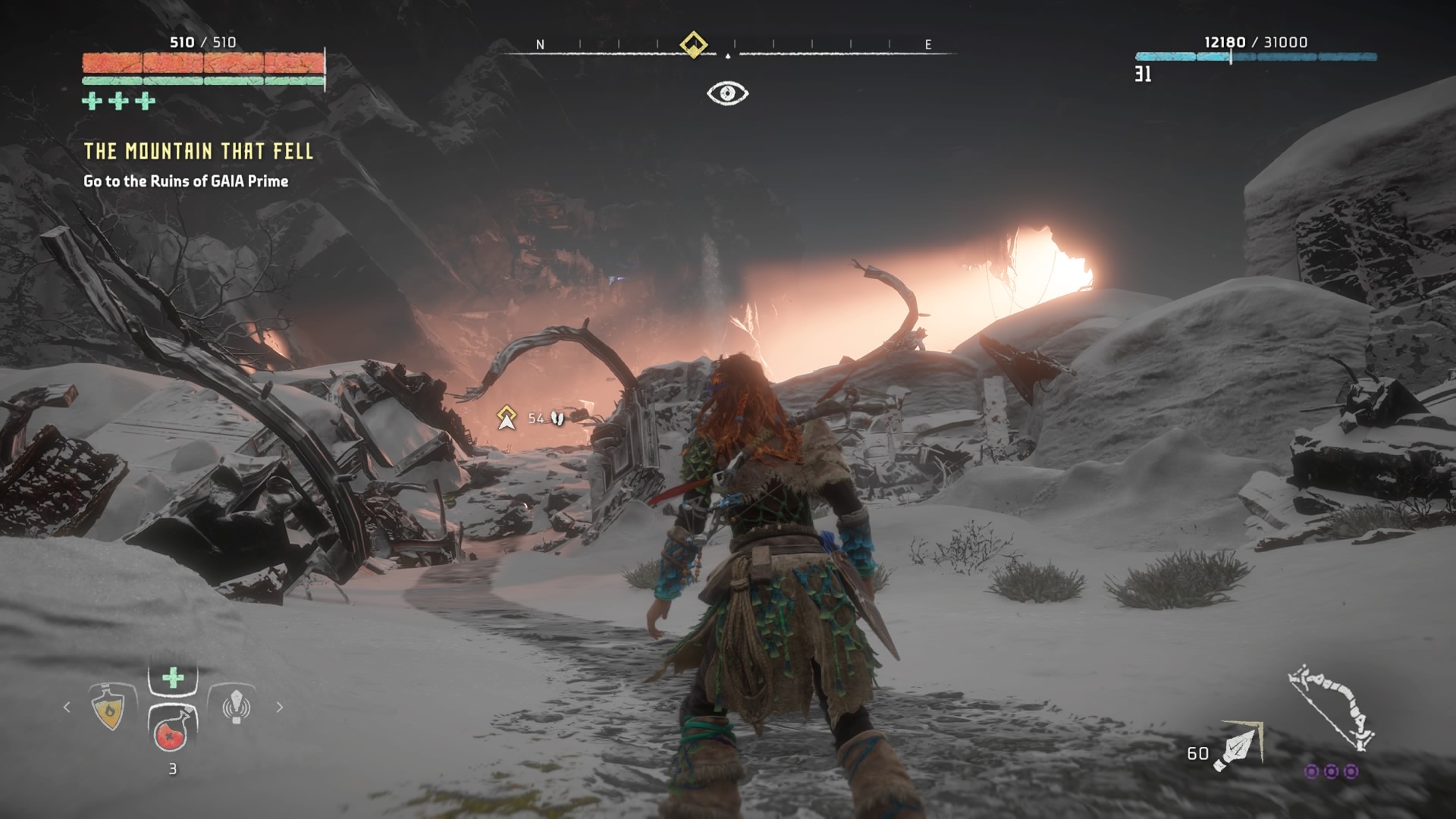The width and height of the screenshot is (1456, 819).
Task: Cycle quick tools with the left arrow
Action: [x=67, y=707]
